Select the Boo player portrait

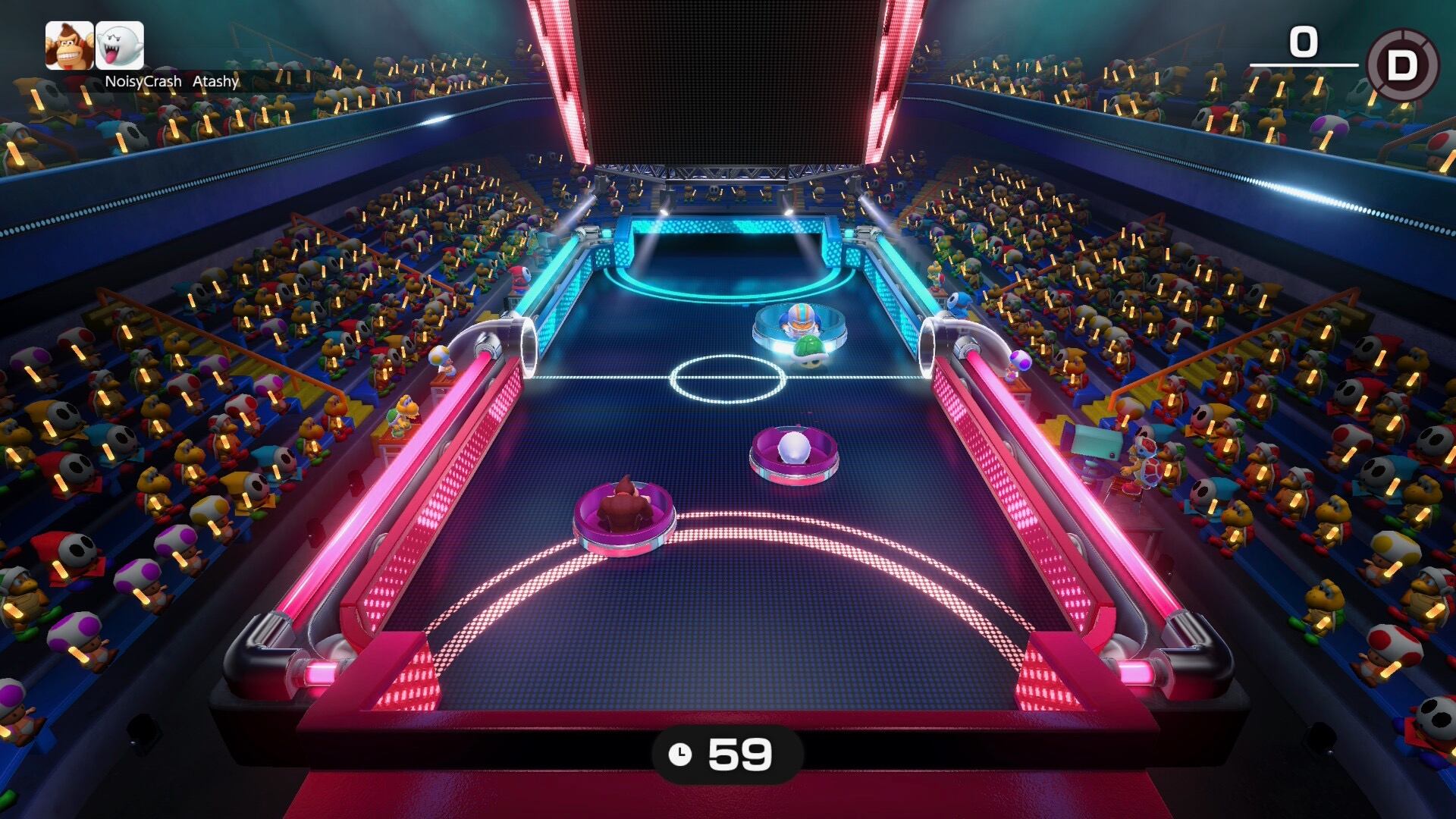(x=120, y=45)
